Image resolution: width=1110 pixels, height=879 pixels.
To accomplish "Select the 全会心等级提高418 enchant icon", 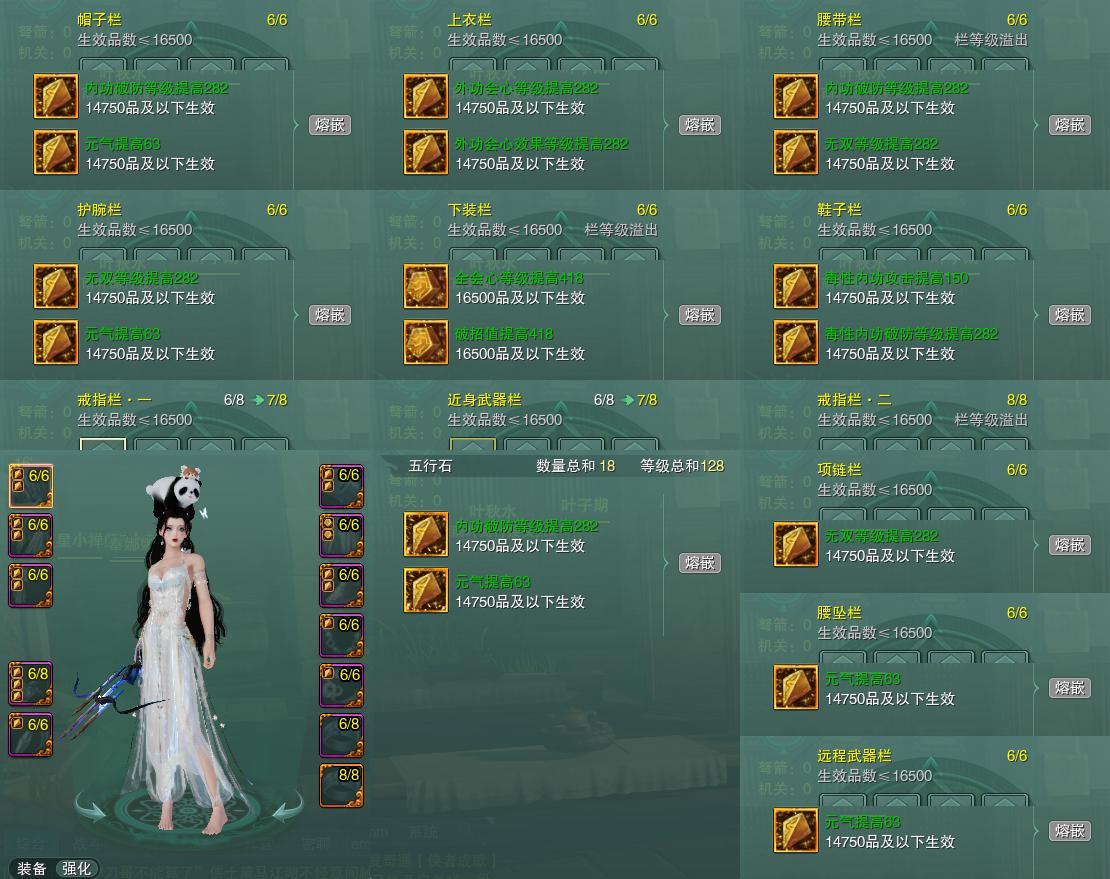I will point(426,287).
